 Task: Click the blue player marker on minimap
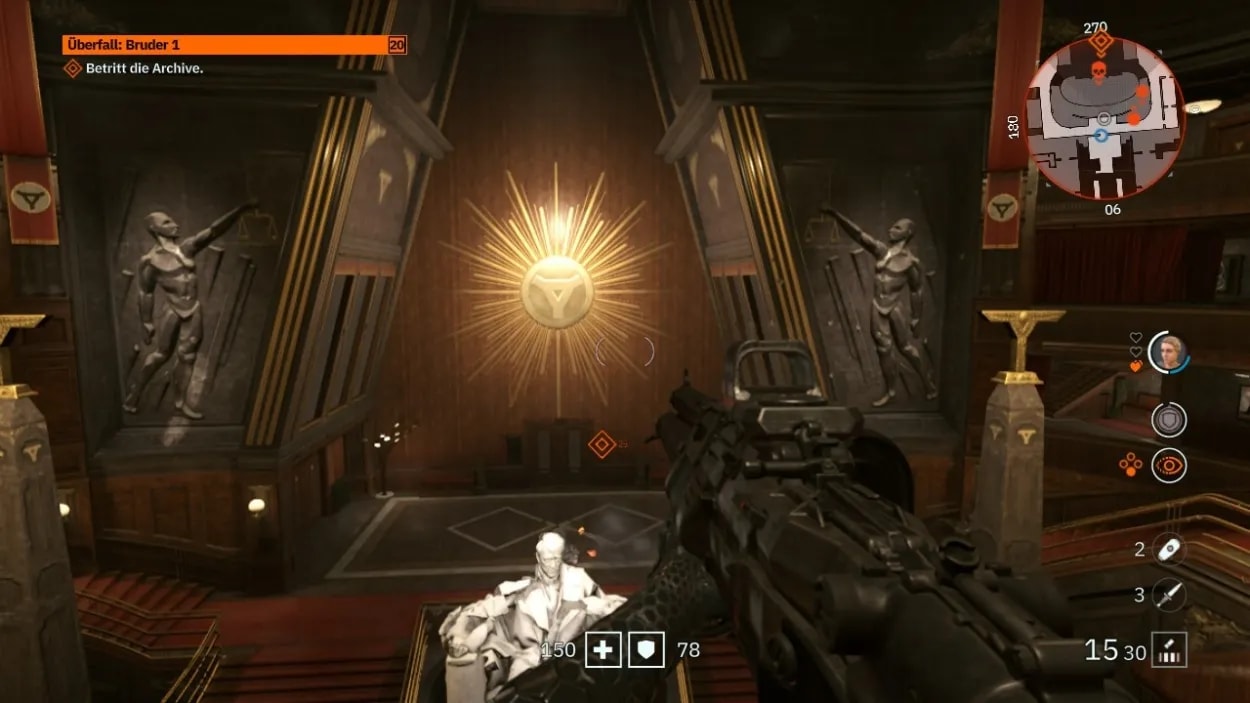click(1102, 135)
